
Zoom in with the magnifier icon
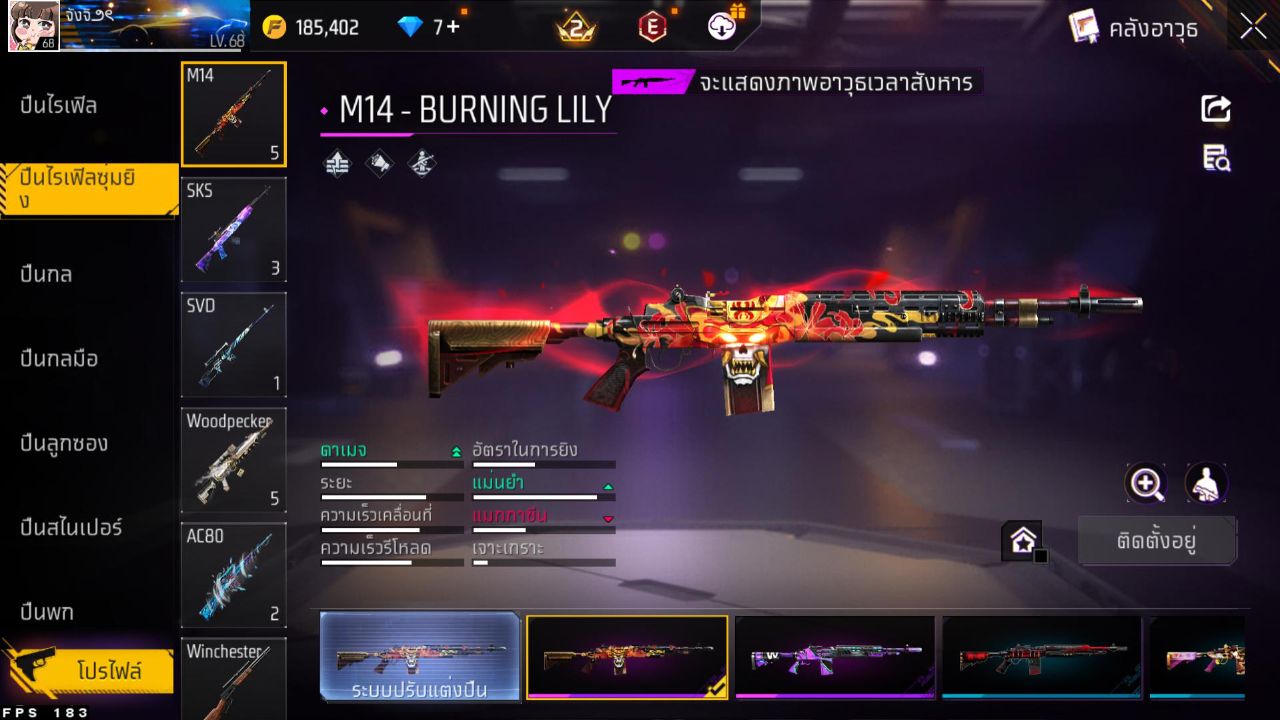coord(1146,484)
